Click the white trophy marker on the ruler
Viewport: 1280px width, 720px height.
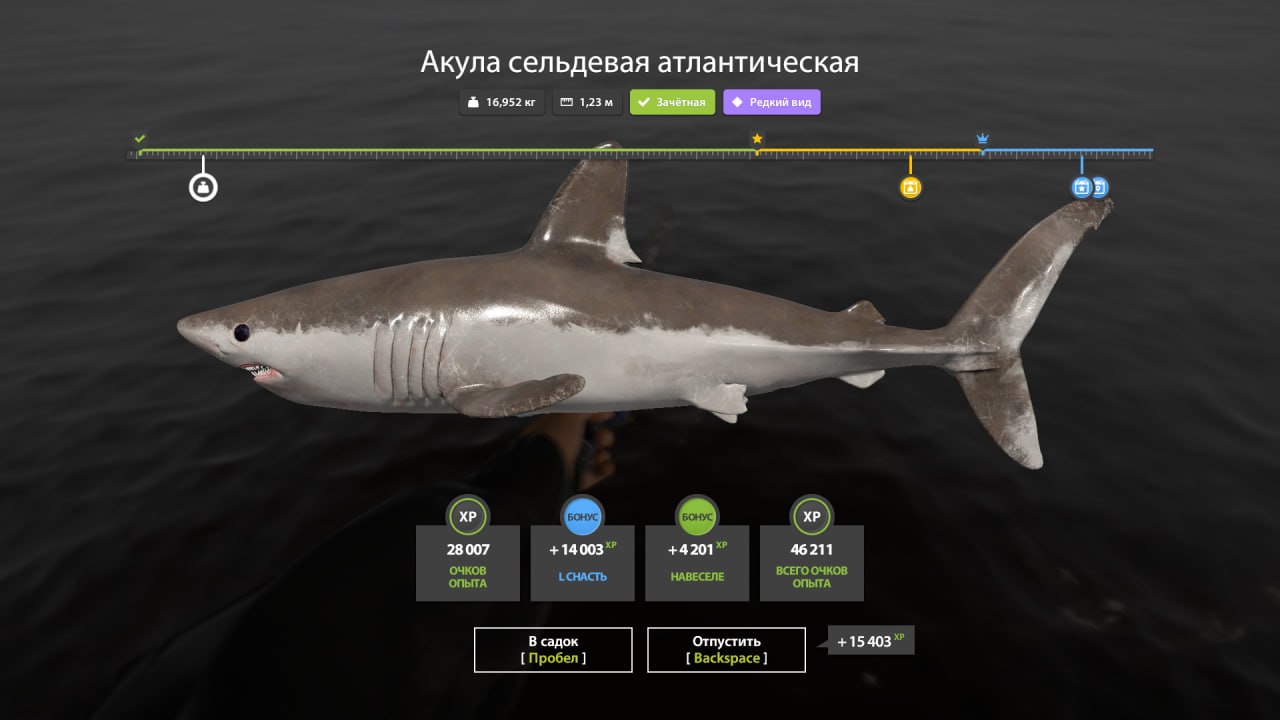coord(203,186)
